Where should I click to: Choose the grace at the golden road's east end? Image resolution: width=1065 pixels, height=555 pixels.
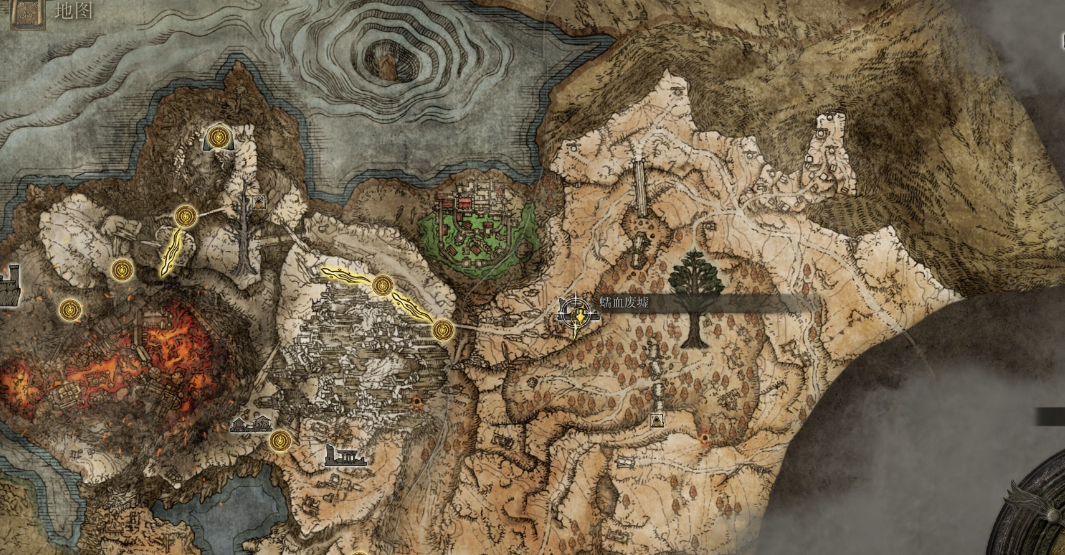[x=442, y=329]
